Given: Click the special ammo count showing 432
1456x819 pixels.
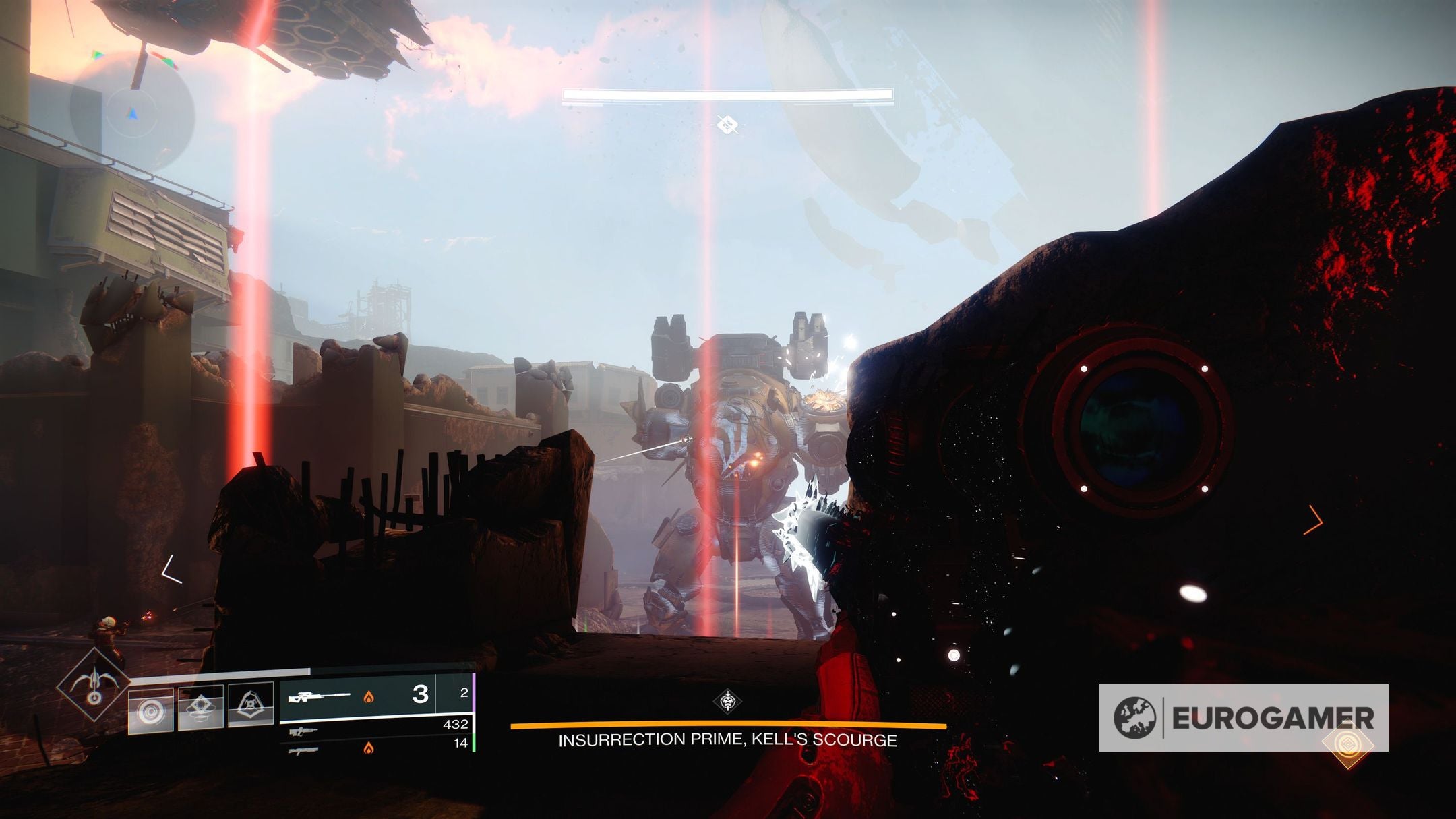Looking at the screenshot, I should (454, 725).
